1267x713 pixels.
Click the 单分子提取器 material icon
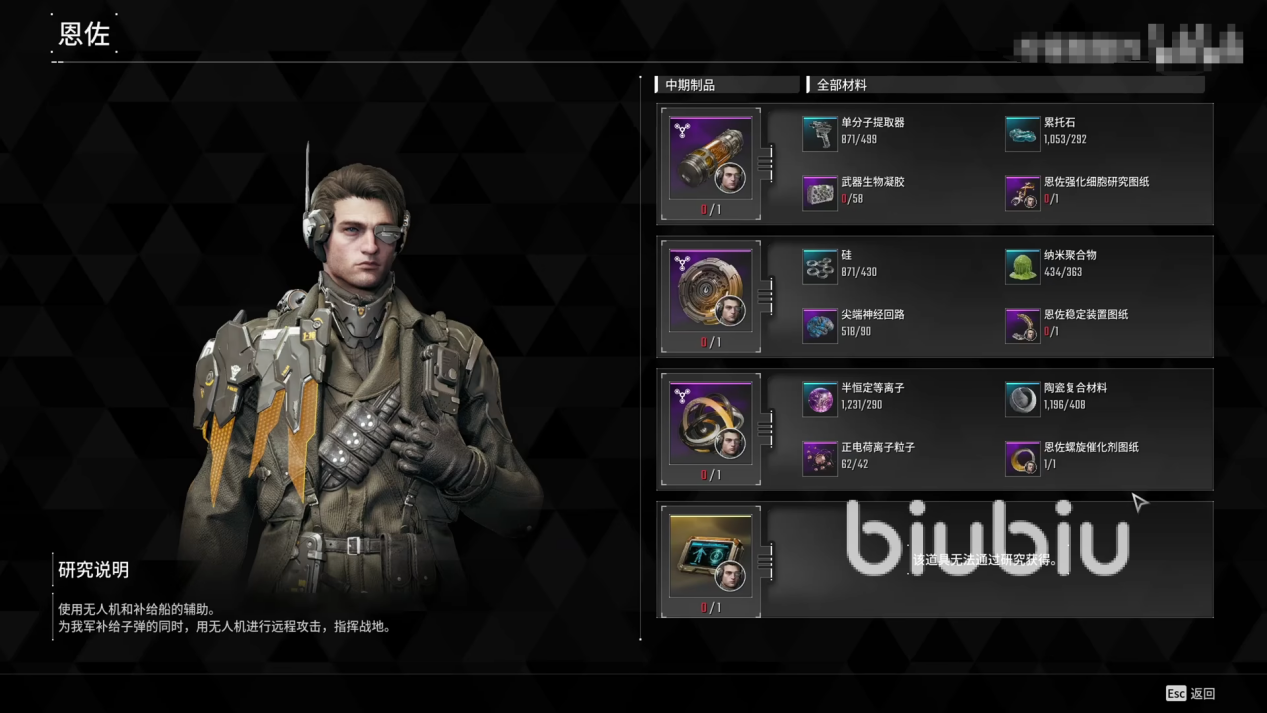(819, 133)
